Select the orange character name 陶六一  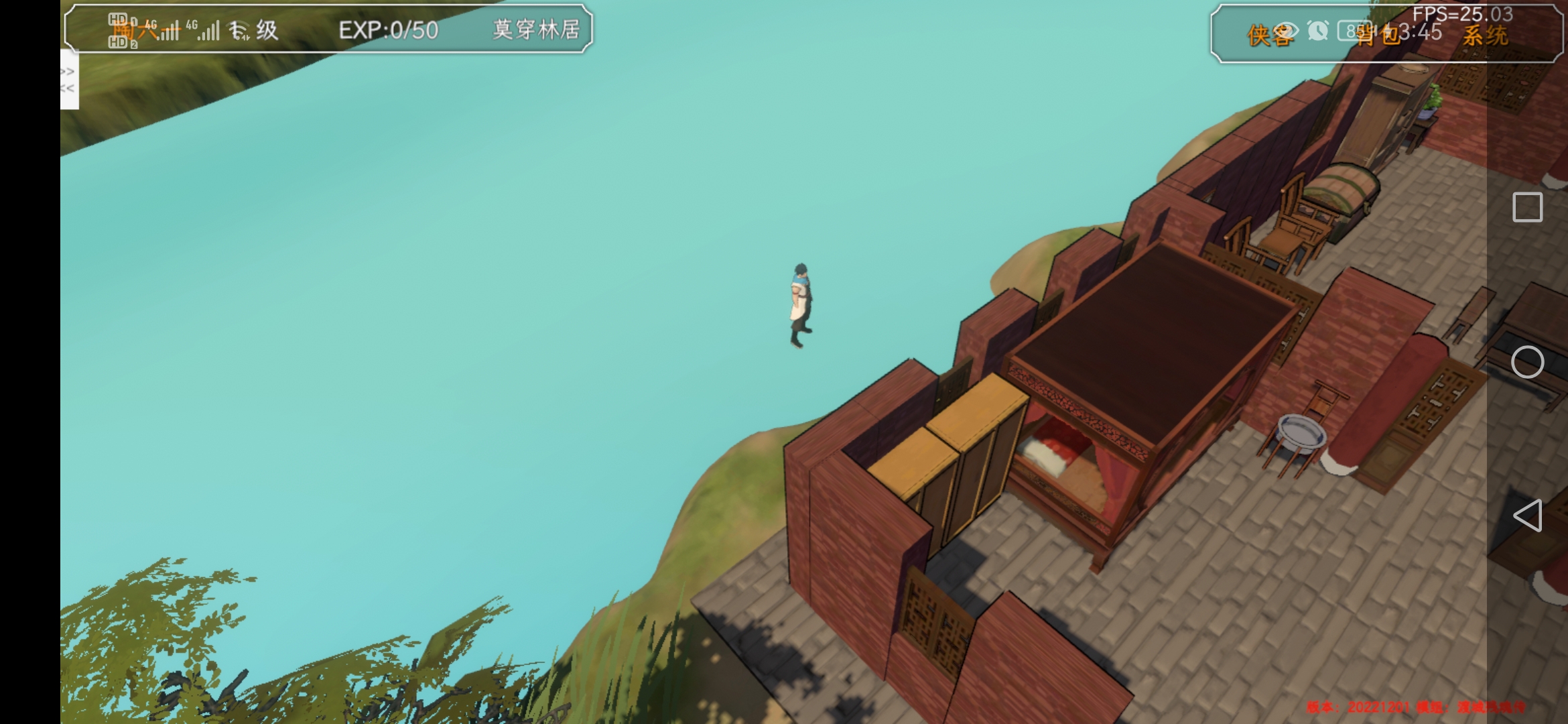pyautogui.click(x=144, y=30)
